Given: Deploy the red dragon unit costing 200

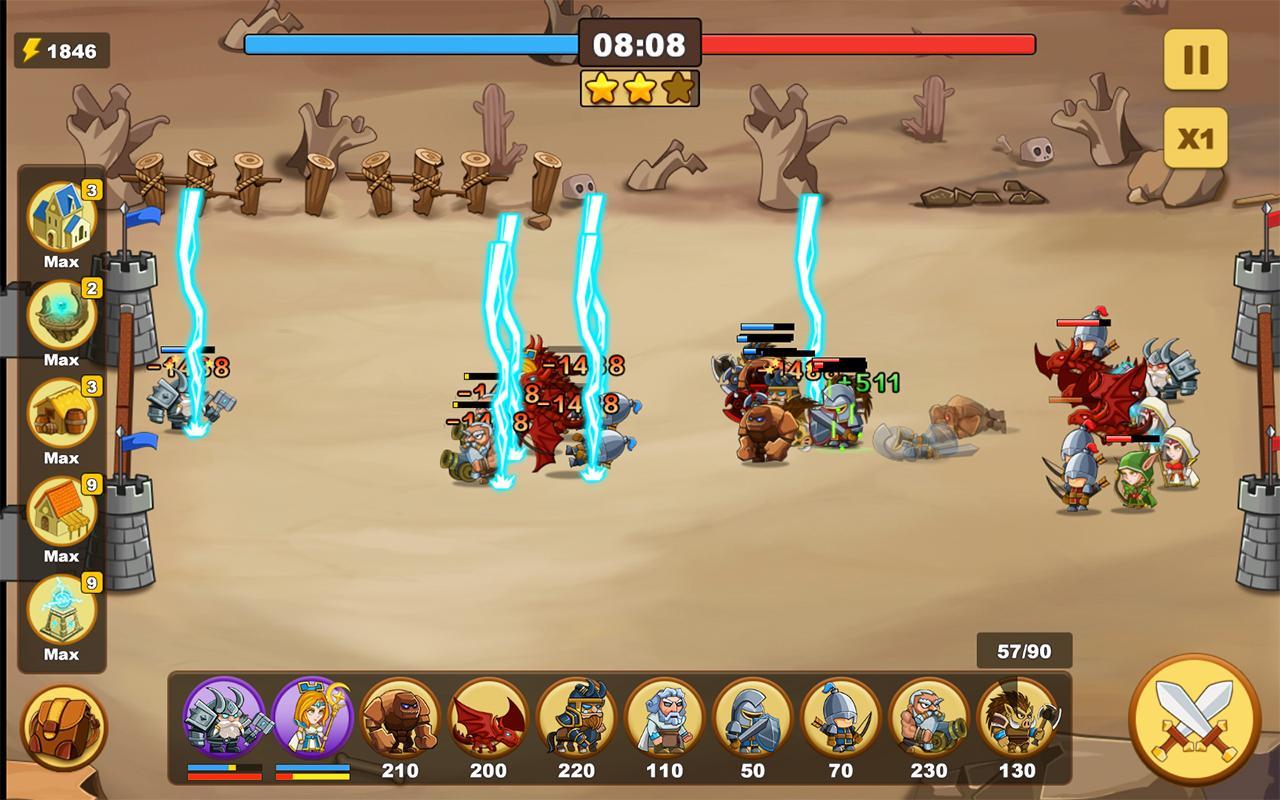Looking at the screenshot, I should click(490, 716).
